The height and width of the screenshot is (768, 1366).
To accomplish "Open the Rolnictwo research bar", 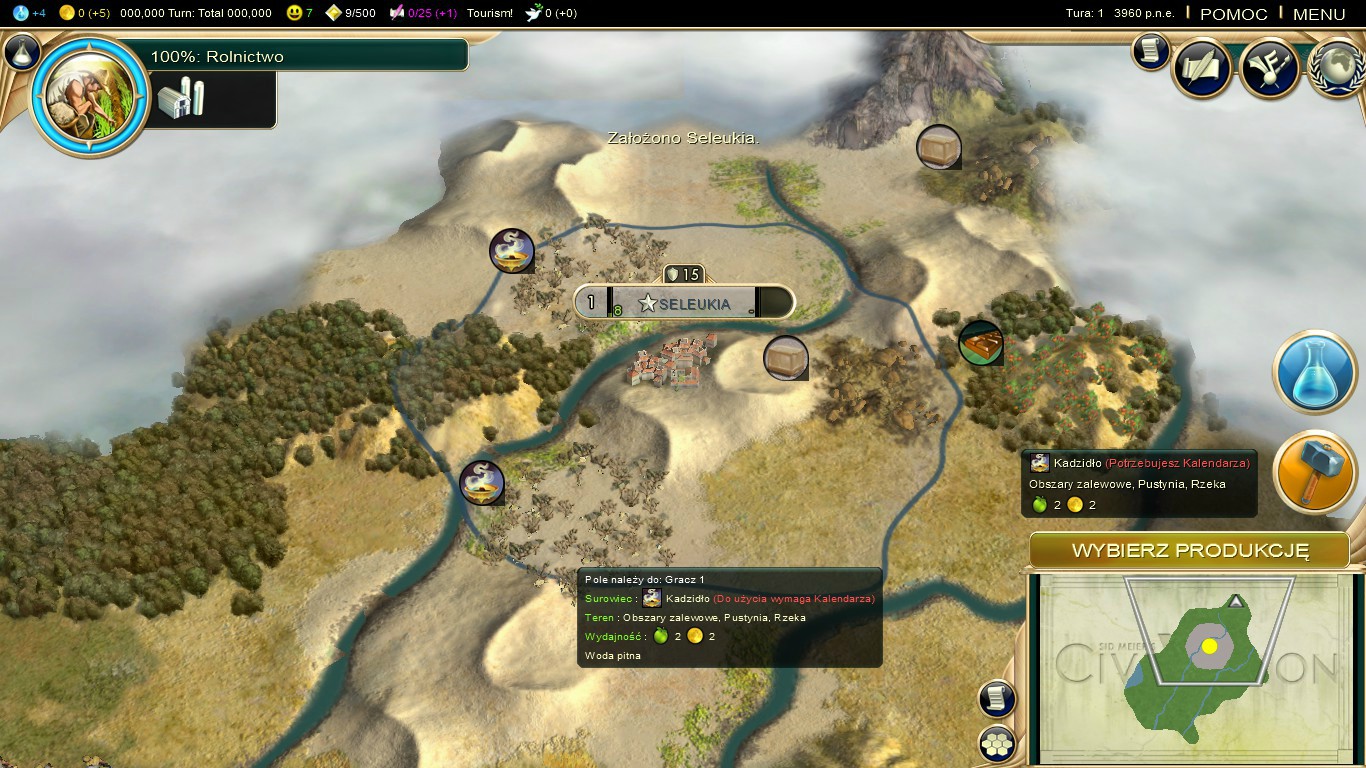I will (x=308, y=56).
